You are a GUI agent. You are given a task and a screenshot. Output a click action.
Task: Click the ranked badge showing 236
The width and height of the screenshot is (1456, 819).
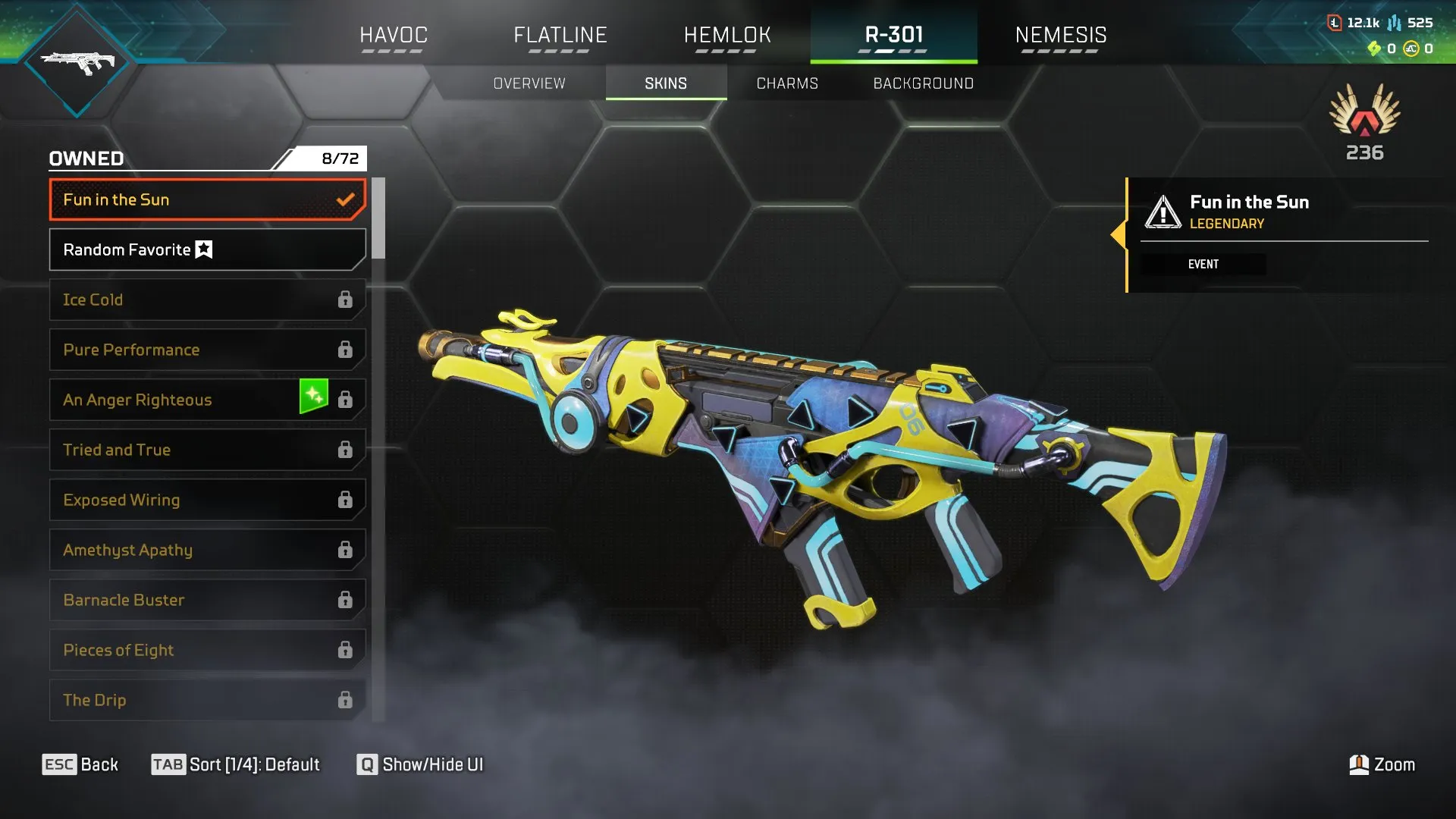point(1365,125)
